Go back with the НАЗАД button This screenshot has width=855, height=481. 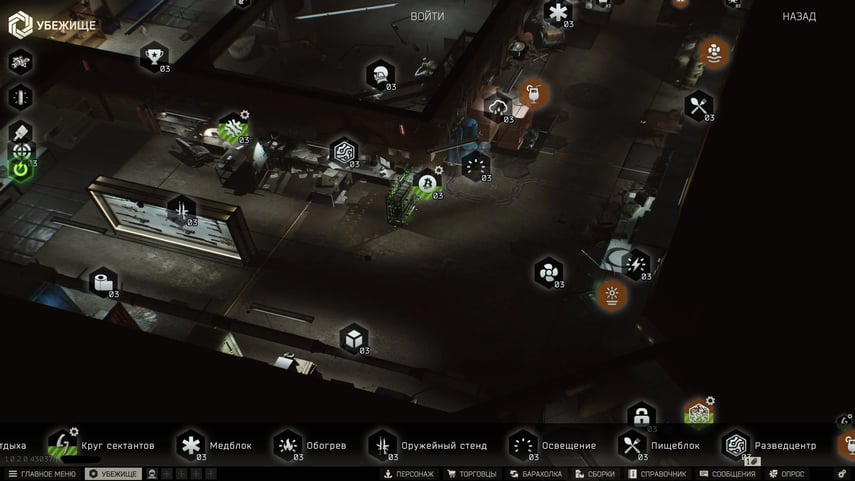pos(798,17)
